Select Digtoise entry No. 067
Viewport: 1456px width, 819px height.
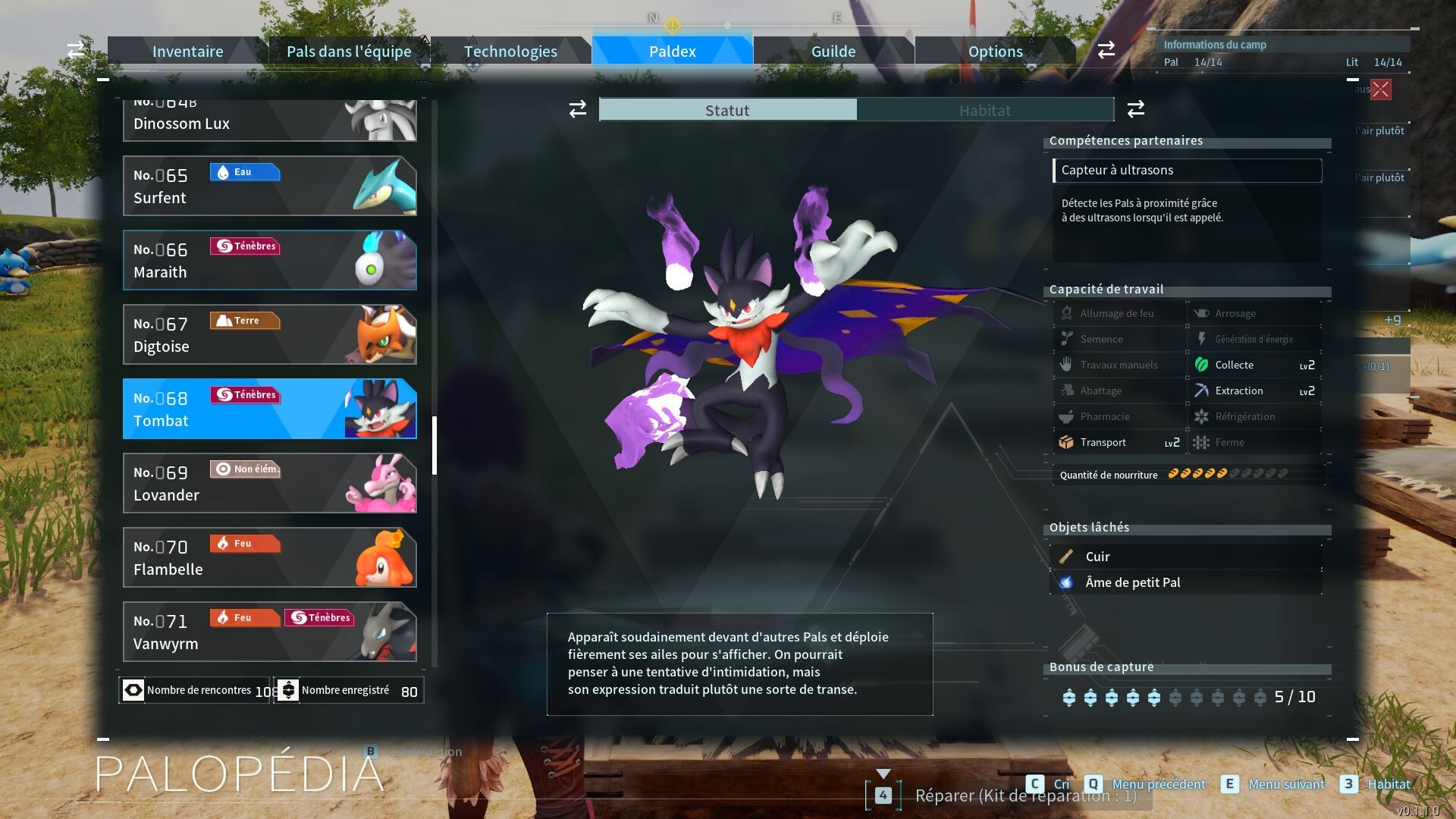click(269, 334)
